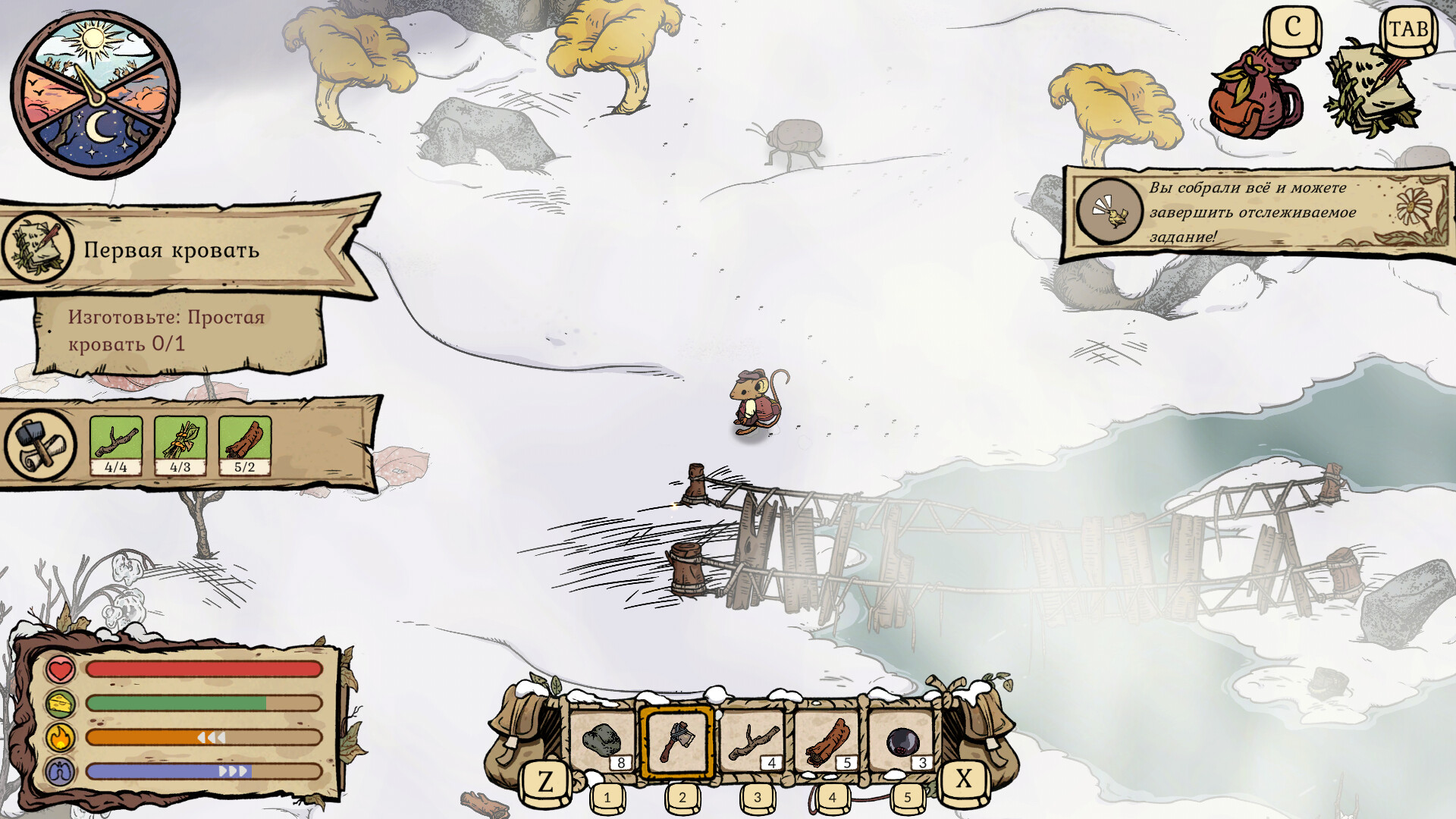Pick the bark hotbar slot
The image size is (1456, 819).
[827, 742]
